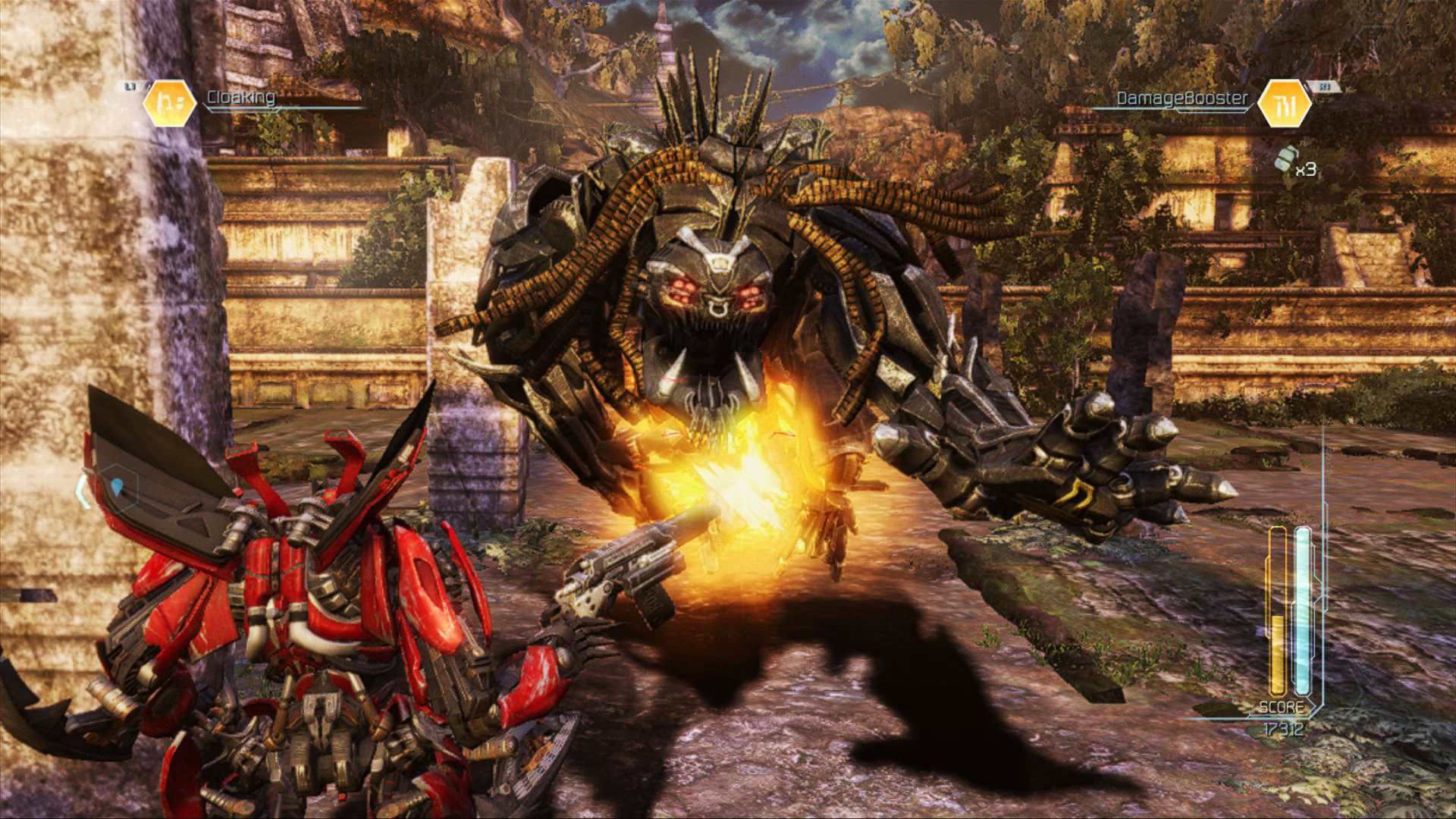
Task: Click the SCORE label on the HUD
Action: [1282, 707]
